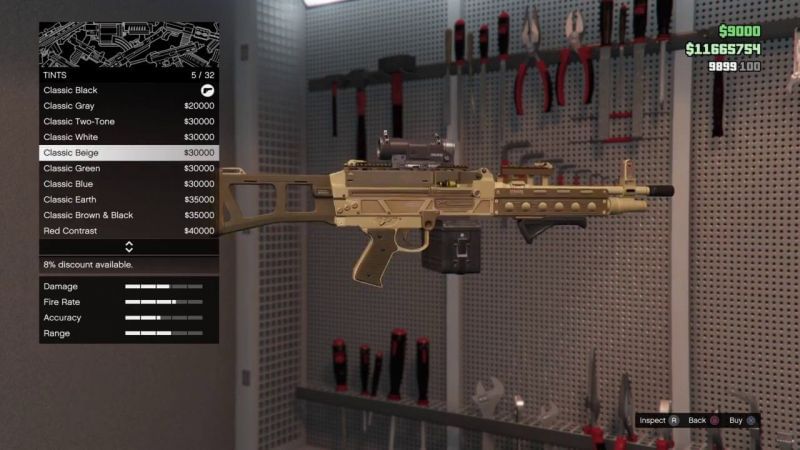Image resolution: width=800 pixels, height=450 pixels.
Task: Select the Classic Blue tint
Action: click(x=128, y=184)
